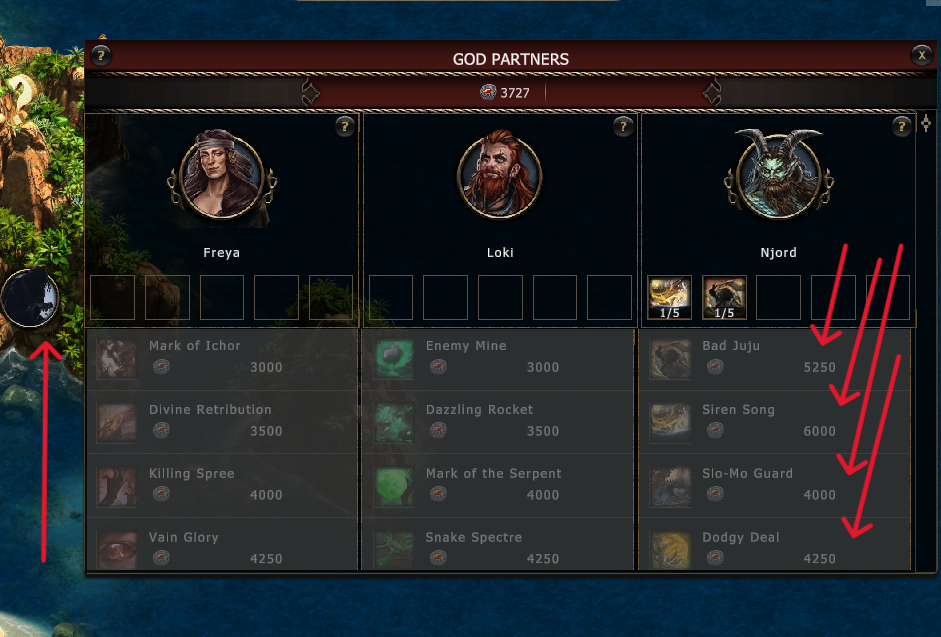Choose the Dazzling Rocket ability

point(500,422)
